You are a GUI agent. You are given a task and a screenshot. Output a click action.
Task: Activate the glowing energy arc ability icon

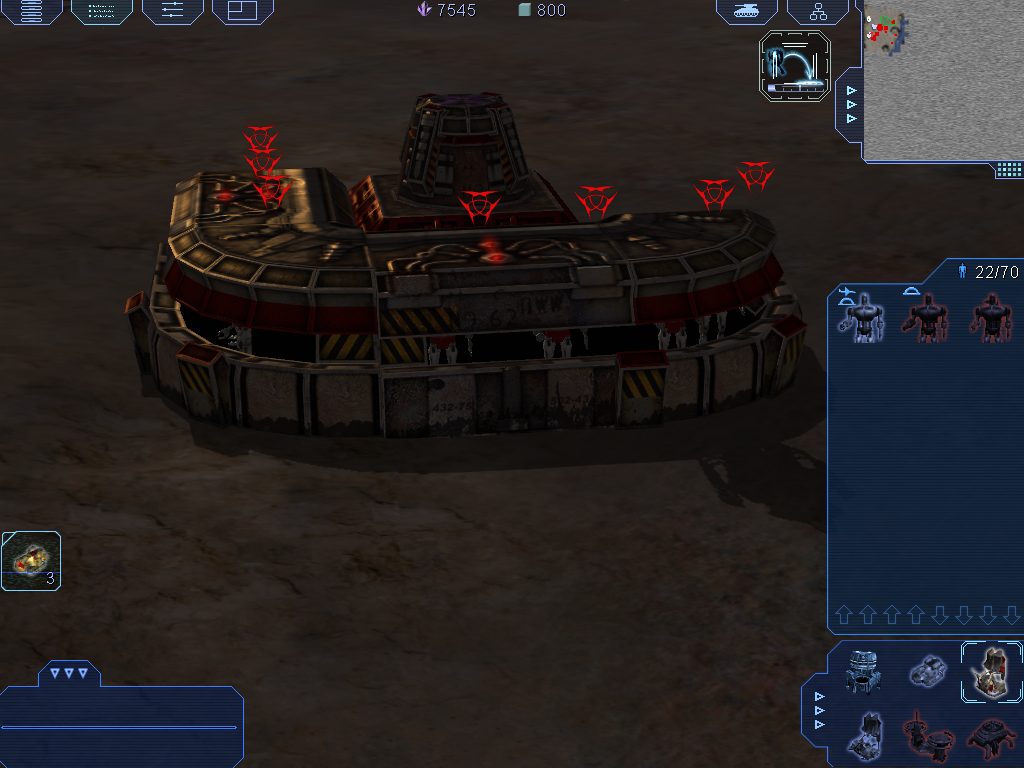[x=795, y=66]
